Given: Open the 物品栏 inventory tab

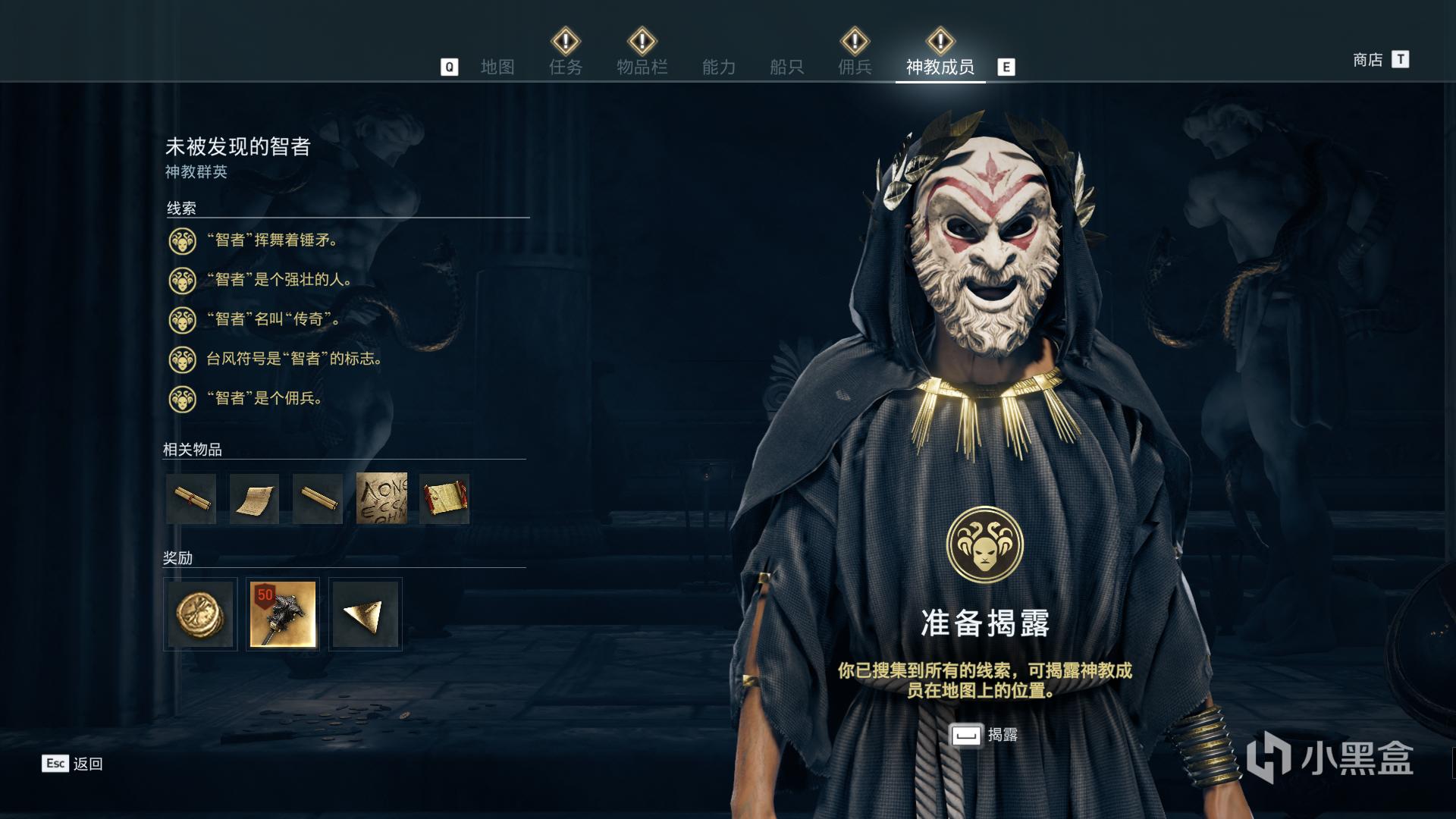Looking at the screenshot, I should 642,67.
